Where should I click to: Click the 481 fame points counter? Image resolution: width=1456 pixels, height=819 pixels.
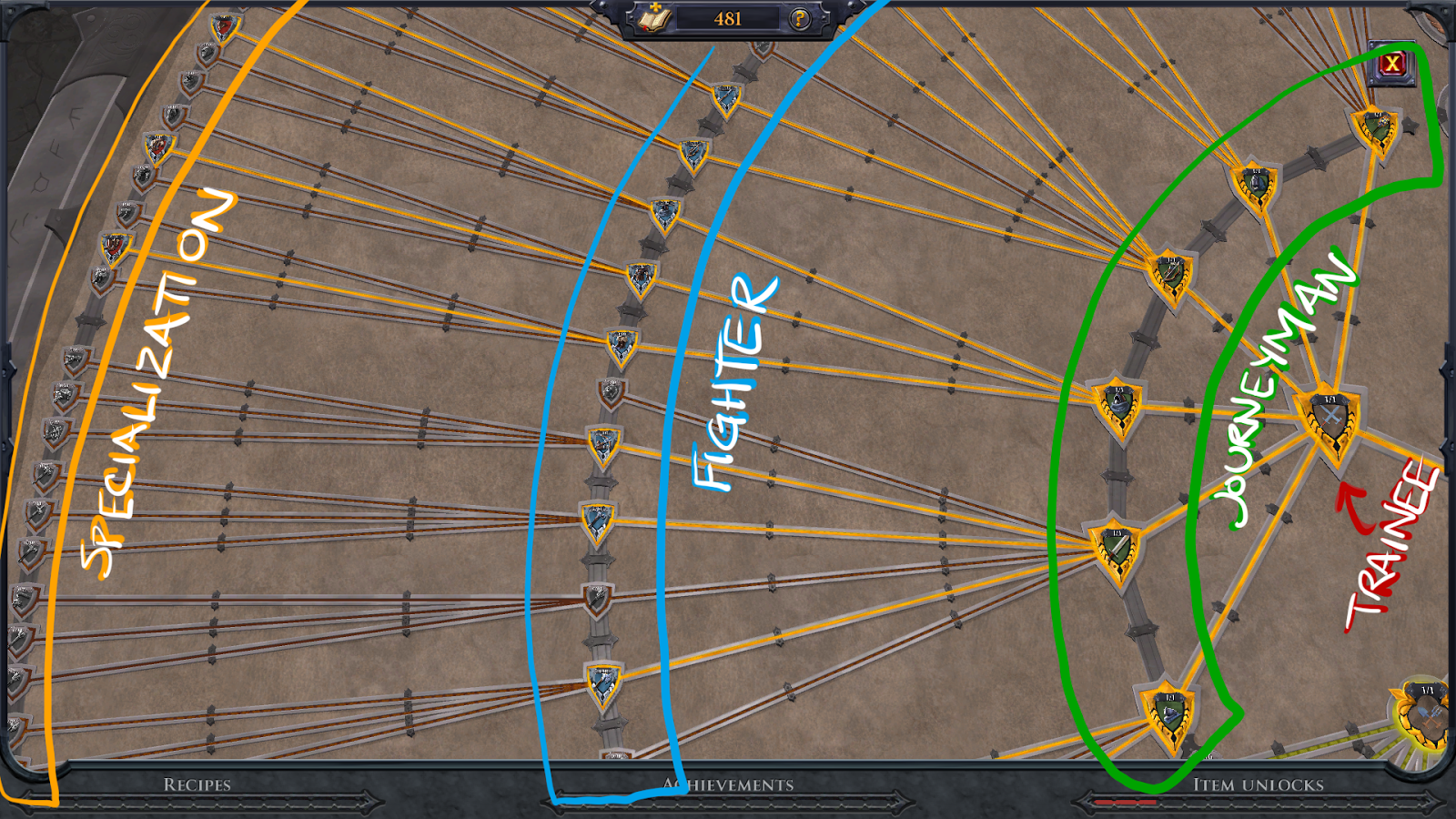pyautogui.click(x=728, y=16)
